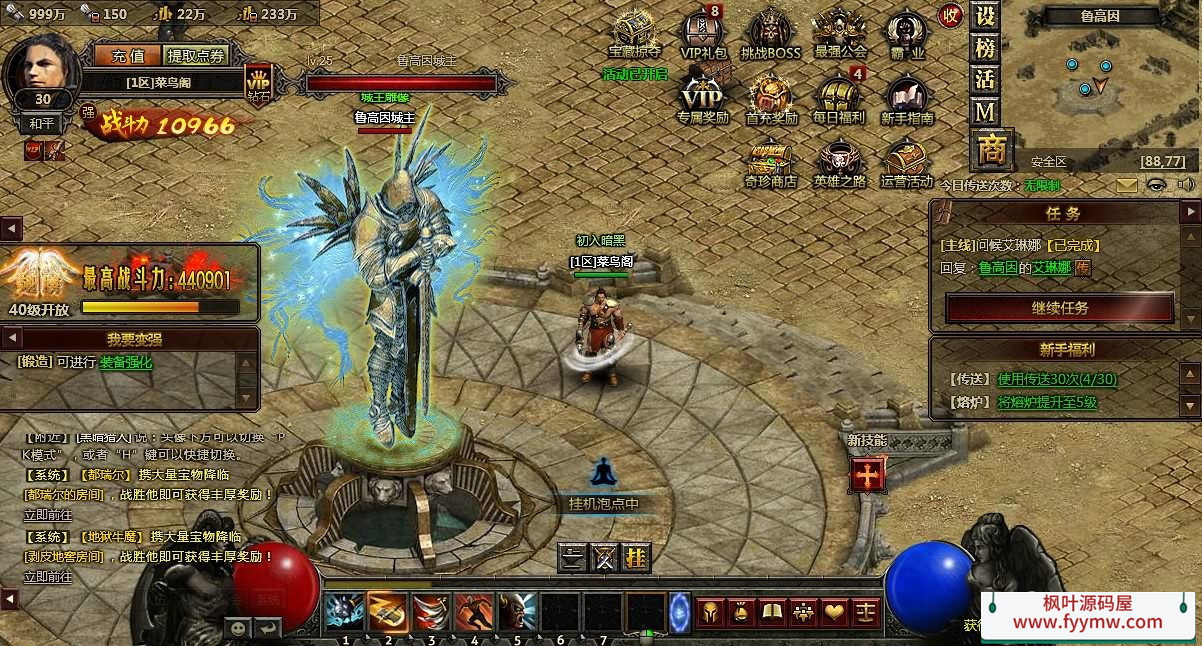
Task: Open the 新手指南 beginner guide
Action: click(x=907, y=98)
